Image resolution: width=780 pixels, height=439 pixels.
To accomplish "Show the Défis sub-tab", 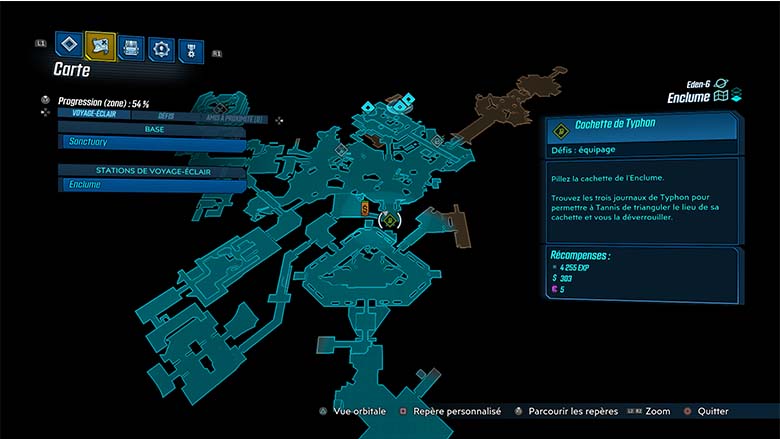I will pos(166,115).
